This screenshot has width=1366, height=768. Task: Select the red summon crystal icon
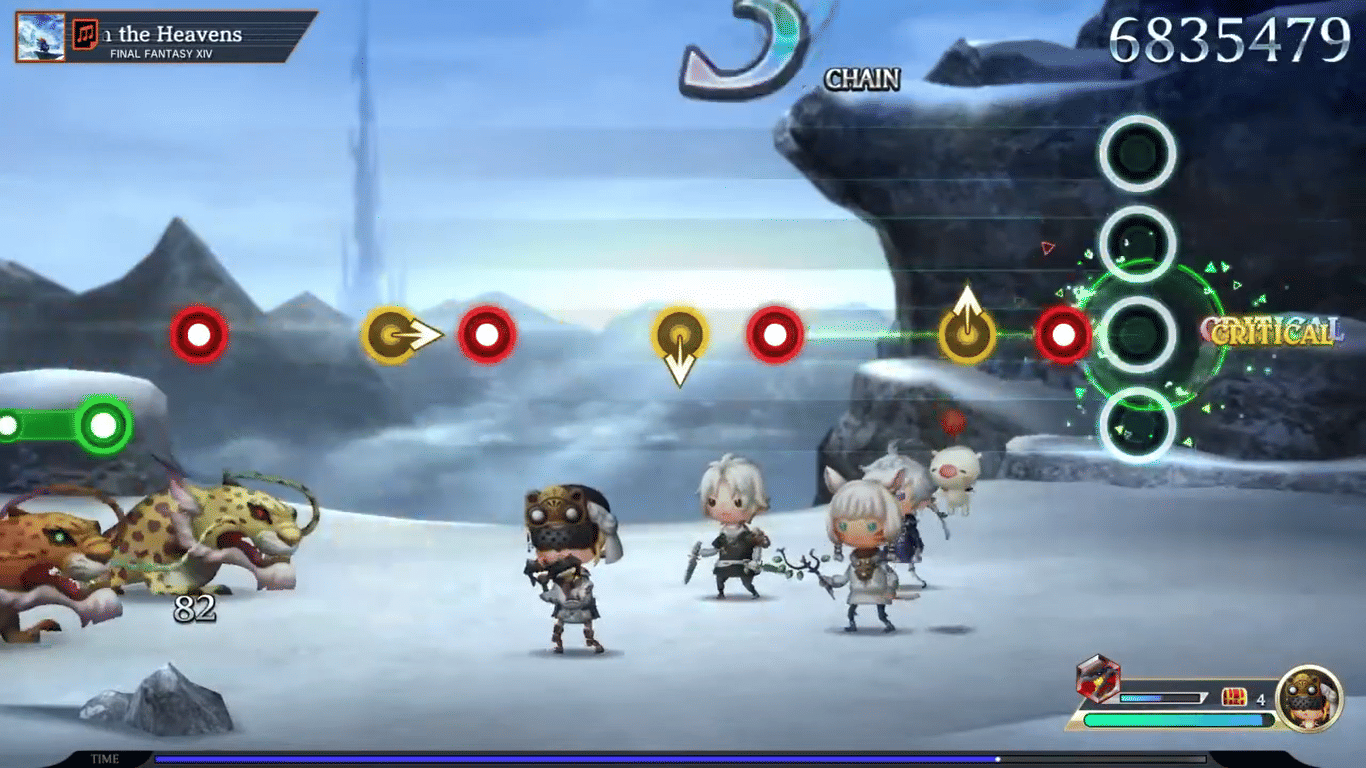pos(1098,681)
